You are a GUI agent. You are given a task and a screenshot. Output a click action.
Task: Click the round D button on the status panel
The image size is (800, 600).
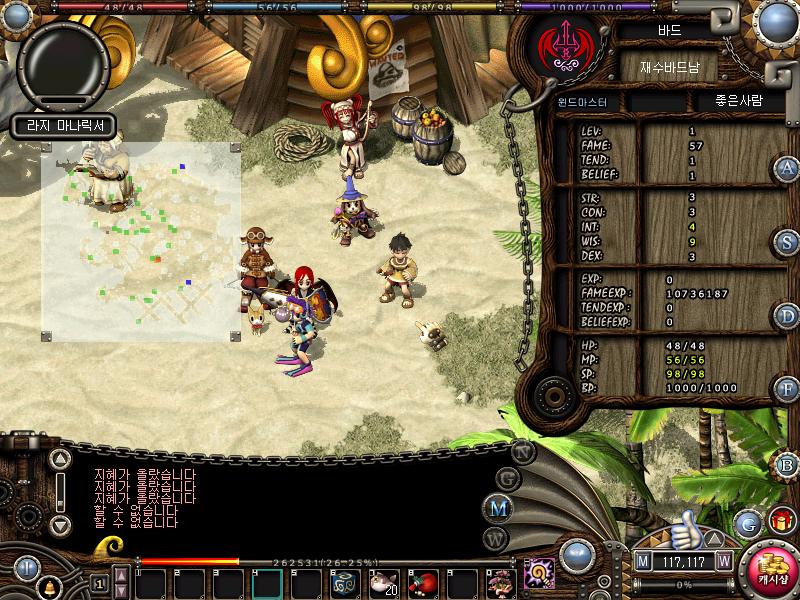click(x=788, y=316)
